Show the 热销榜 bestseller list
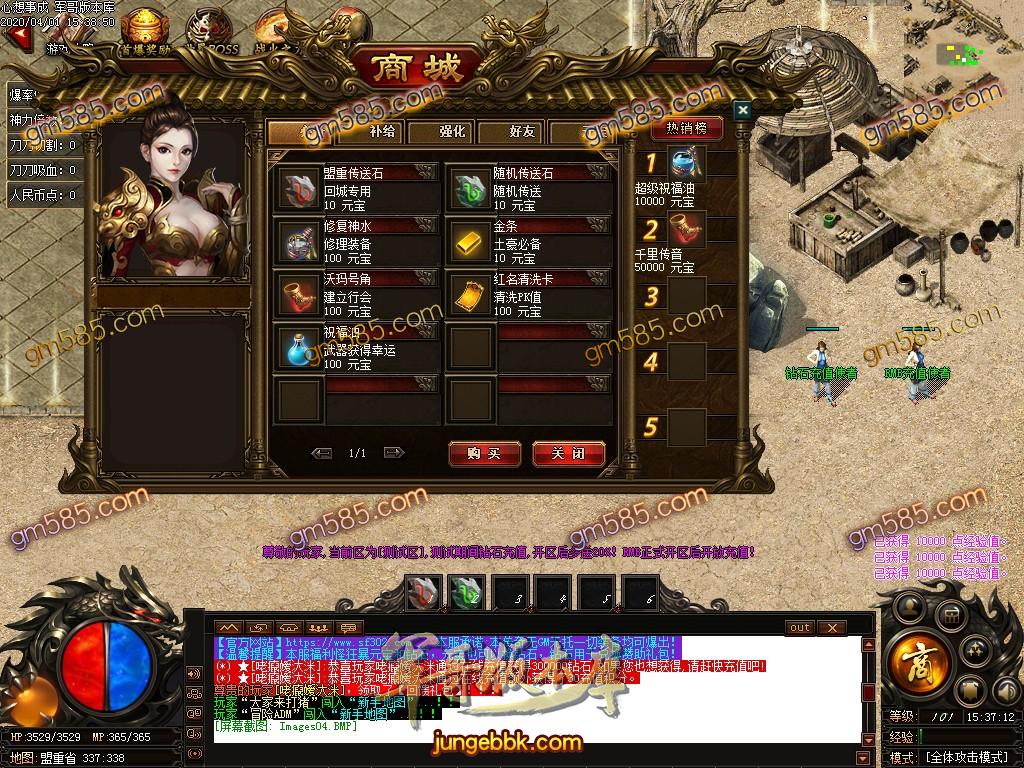The width and height of the screenshot is (1024, 768). click(x=687, y=128)
